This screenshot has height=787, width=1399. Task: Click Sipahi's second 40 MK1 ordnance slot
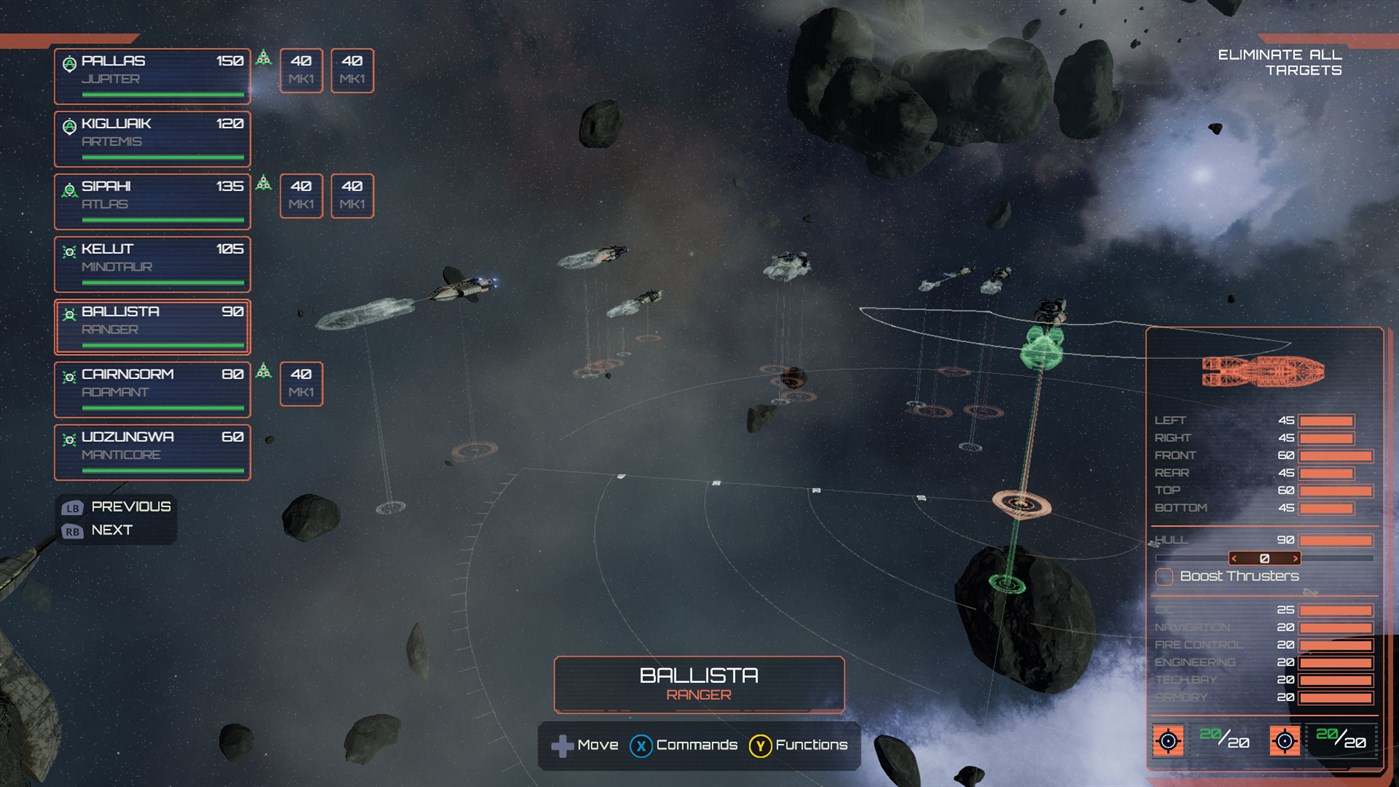click(x=351, y=195)
